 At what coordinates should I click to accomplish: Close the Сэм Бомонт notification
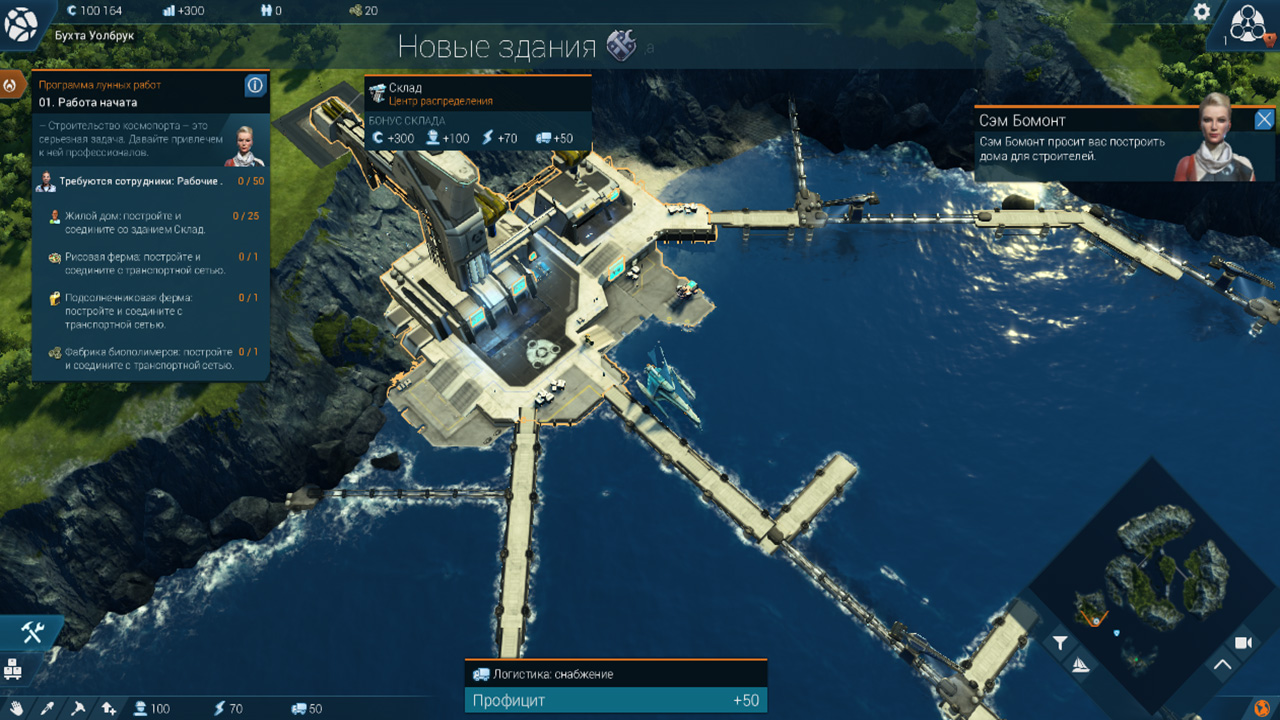[x=1264, y=120]
